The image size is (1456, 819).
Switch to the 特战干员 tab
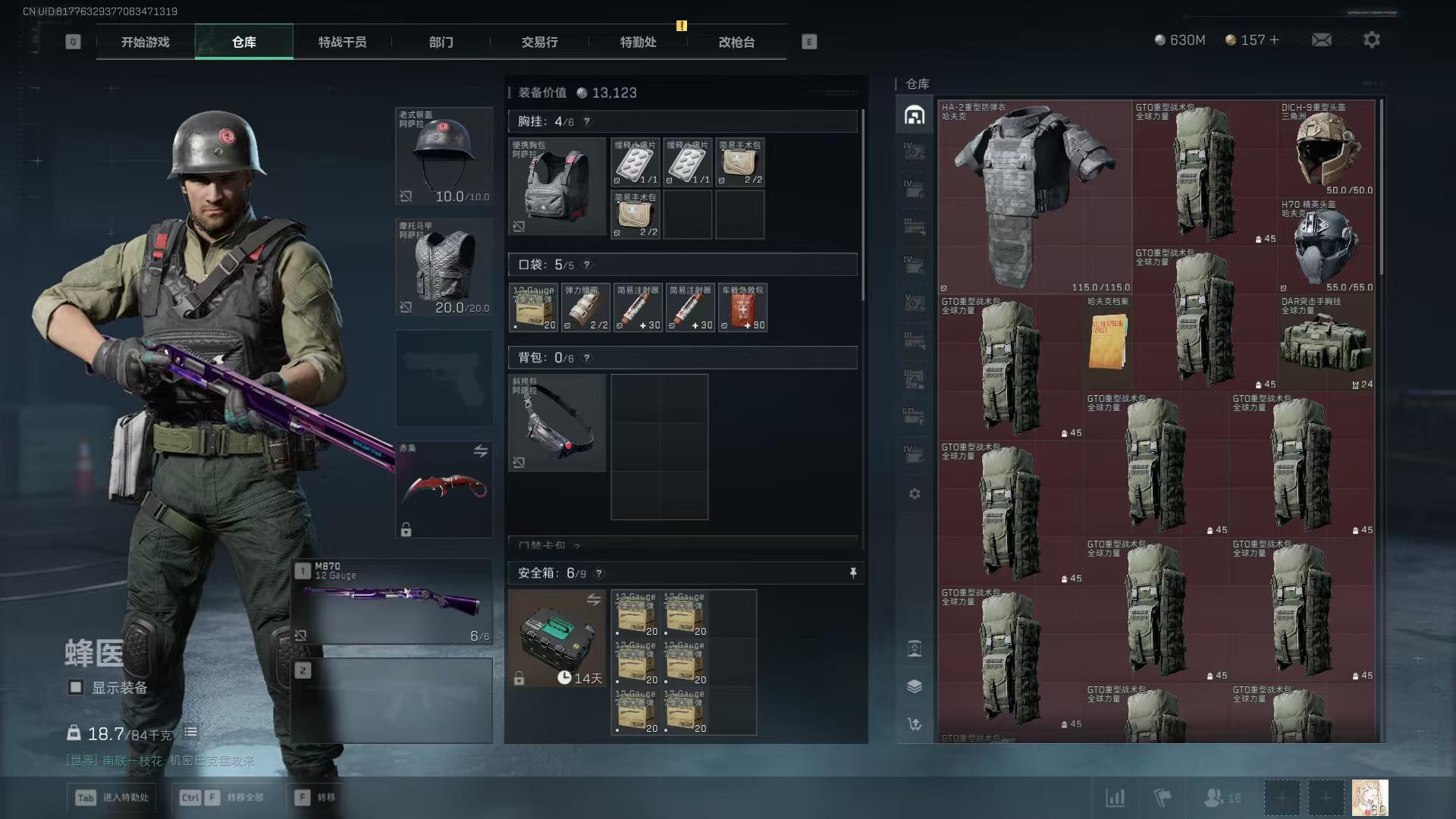pyautogui.click(x=342, y=42)
